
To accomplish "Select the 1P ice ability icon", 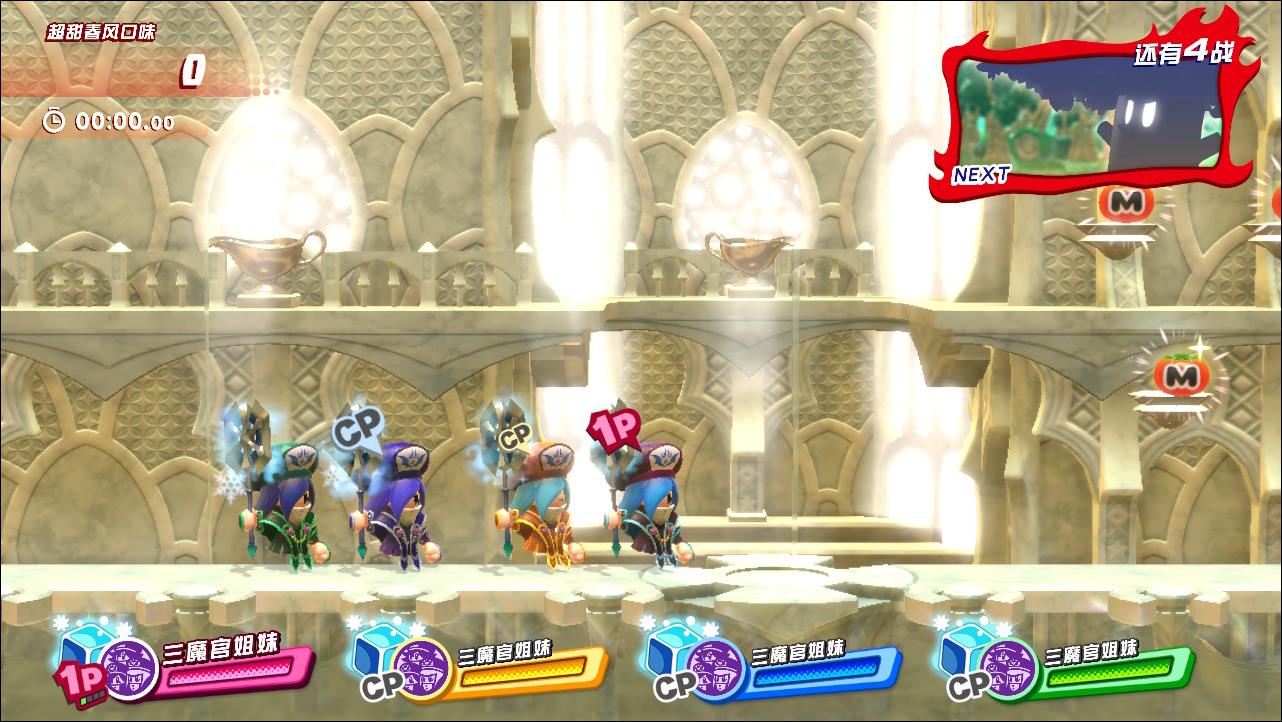I will click(88, 645).
